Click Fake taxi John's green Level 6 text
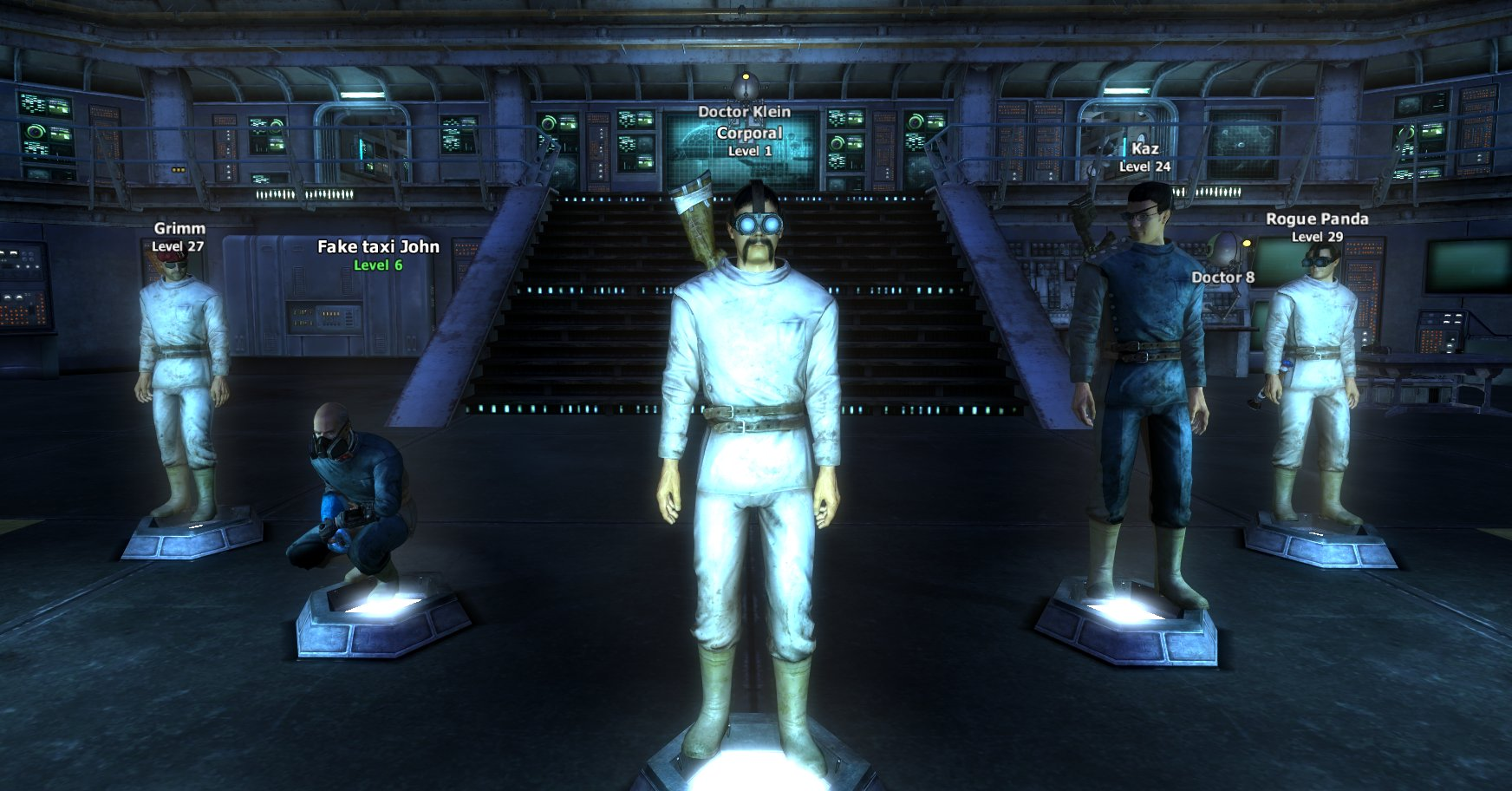 click(x=378, y=265)
